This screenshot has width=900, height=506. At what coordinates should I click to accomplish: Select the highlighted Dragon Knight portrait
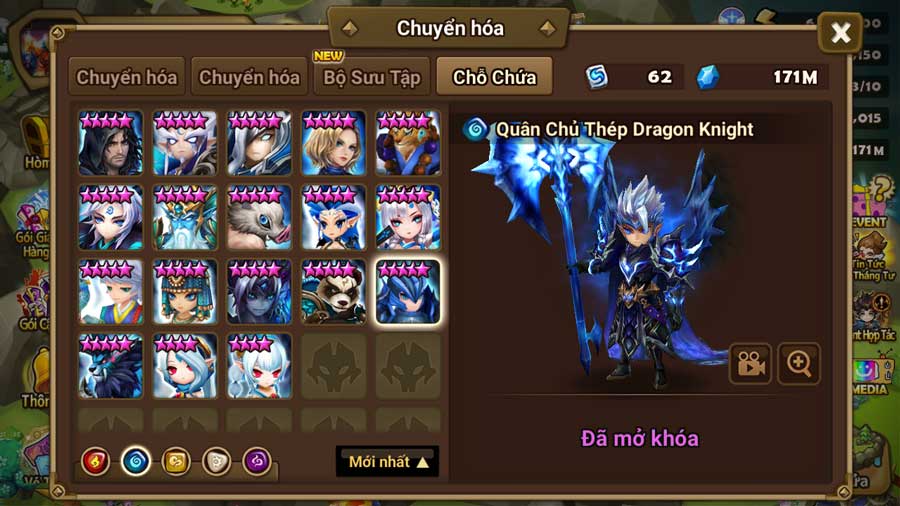pos(408,292)
